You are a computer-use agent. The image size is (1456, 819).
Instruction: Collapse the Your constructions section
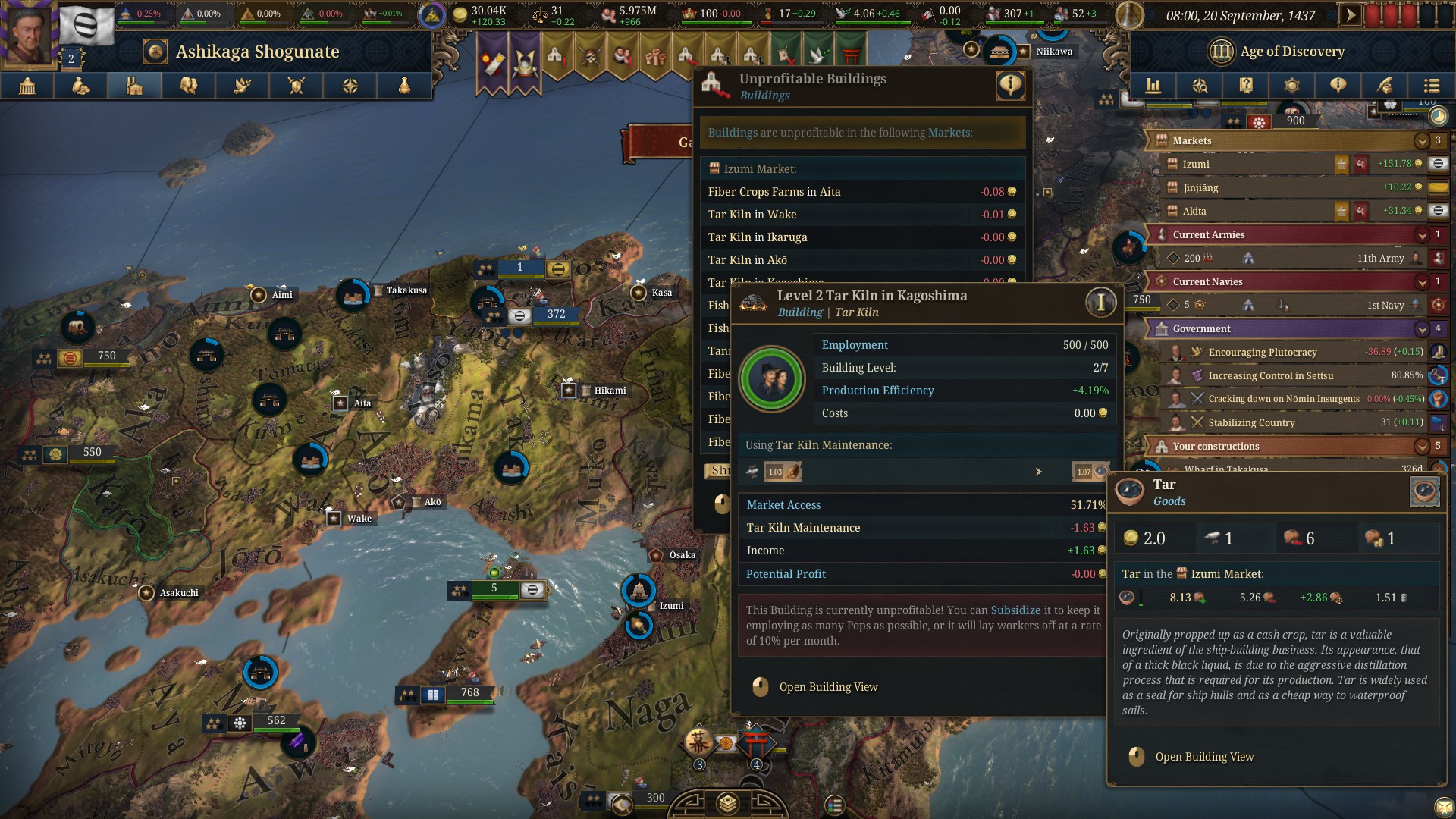coord(1422,447)
